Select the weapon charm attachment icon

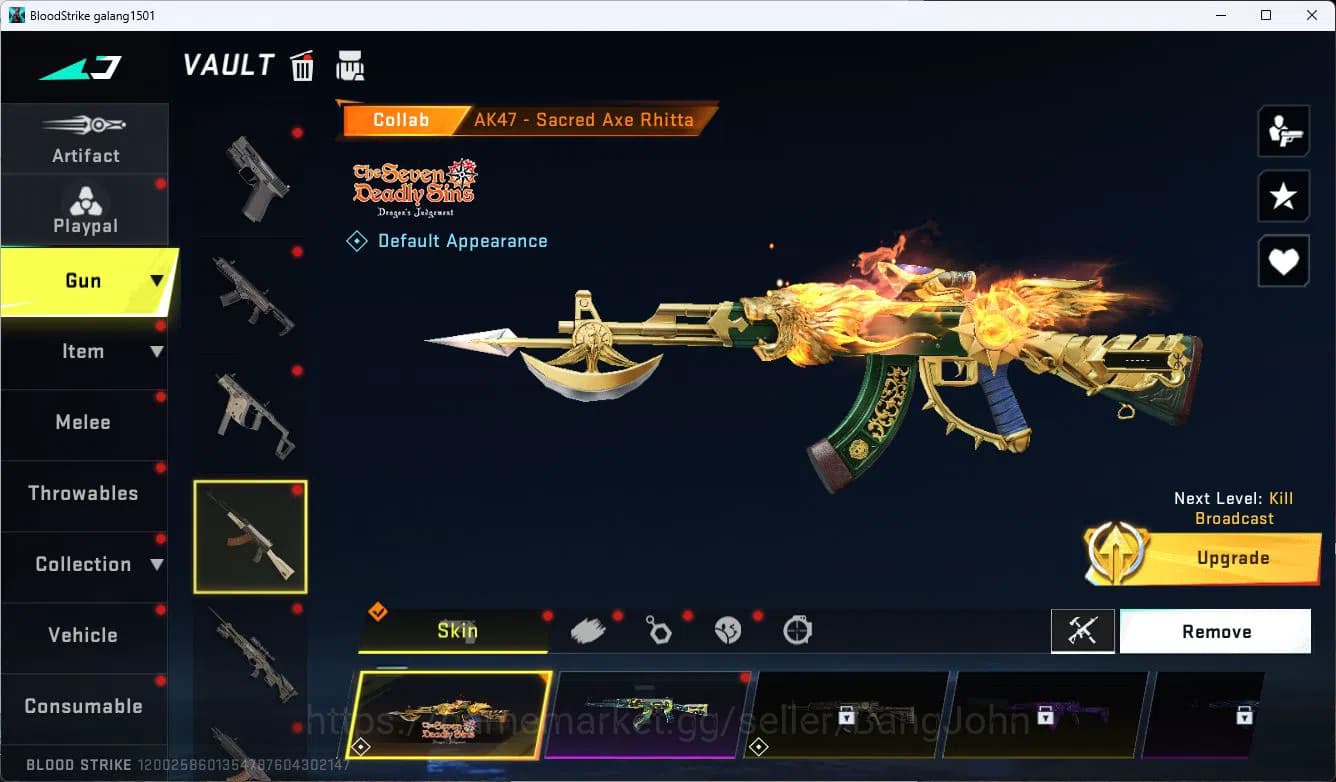click(657, 629)
